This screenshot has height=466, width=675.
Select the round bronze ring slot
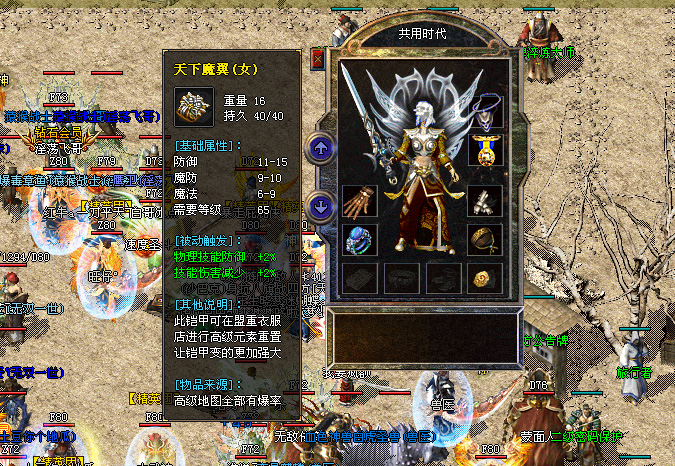click(484, 240)
